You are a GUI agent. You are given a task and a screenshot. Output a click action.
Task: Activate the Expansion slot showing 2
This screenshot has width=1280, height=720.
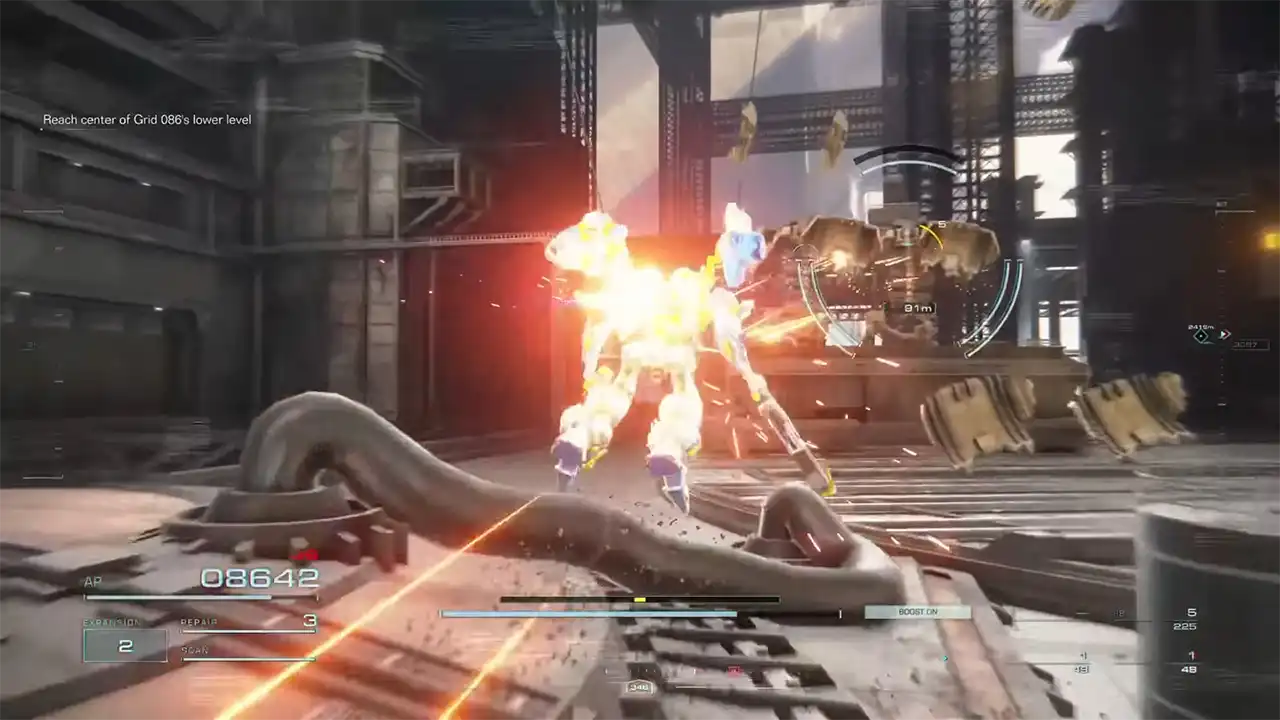pos(125,645)
